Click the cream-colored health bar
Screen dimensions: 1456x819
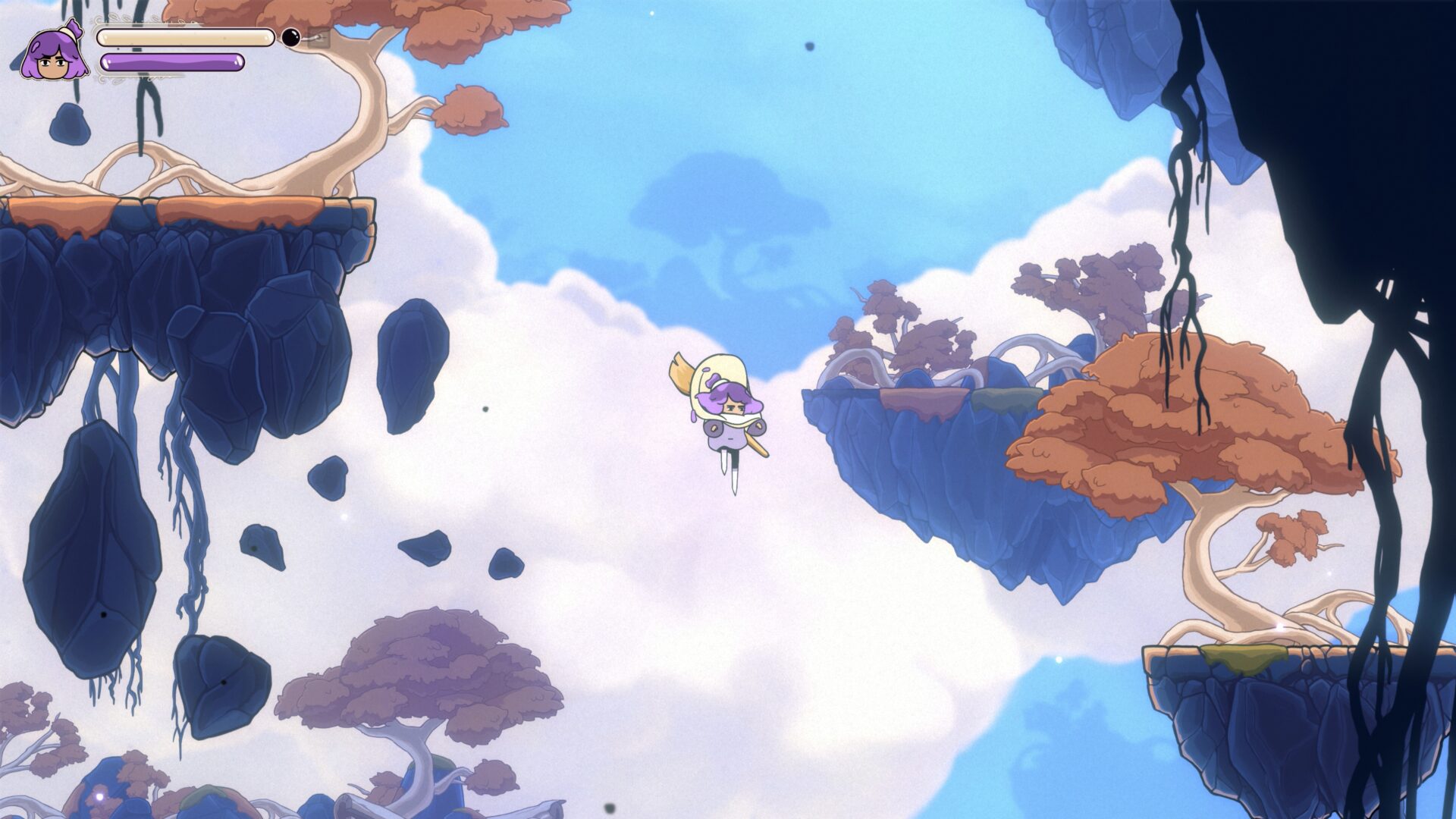[x=186, y=36]
